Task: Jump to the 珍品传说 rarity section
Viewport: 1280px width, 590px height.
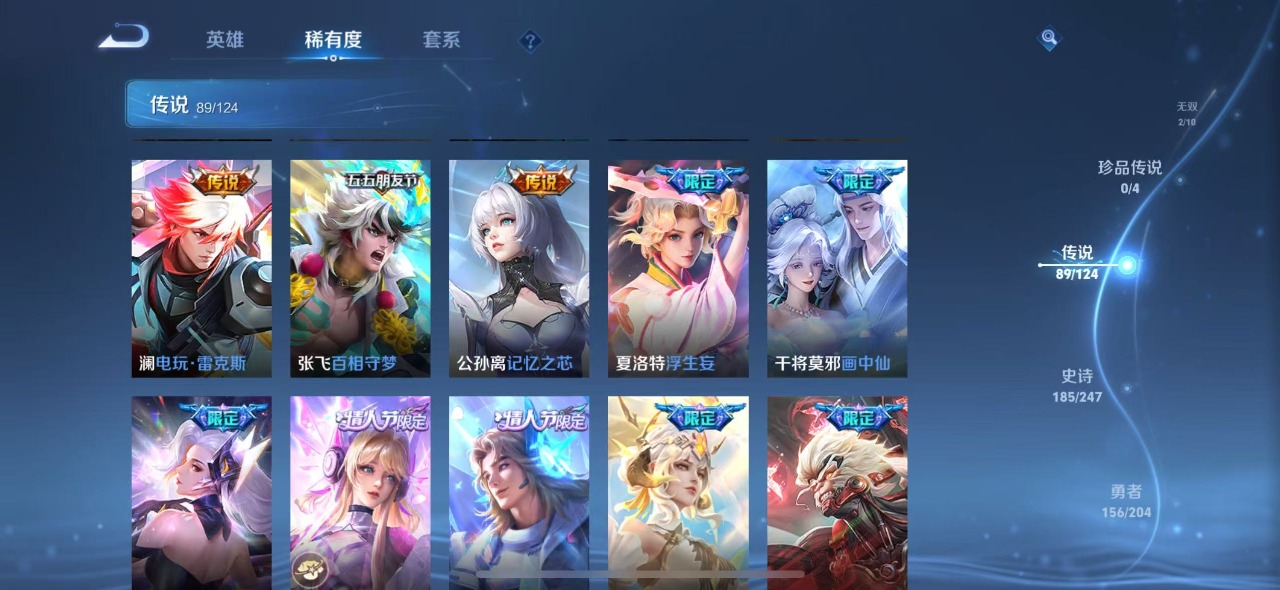Action: [x=1130, y=176]
